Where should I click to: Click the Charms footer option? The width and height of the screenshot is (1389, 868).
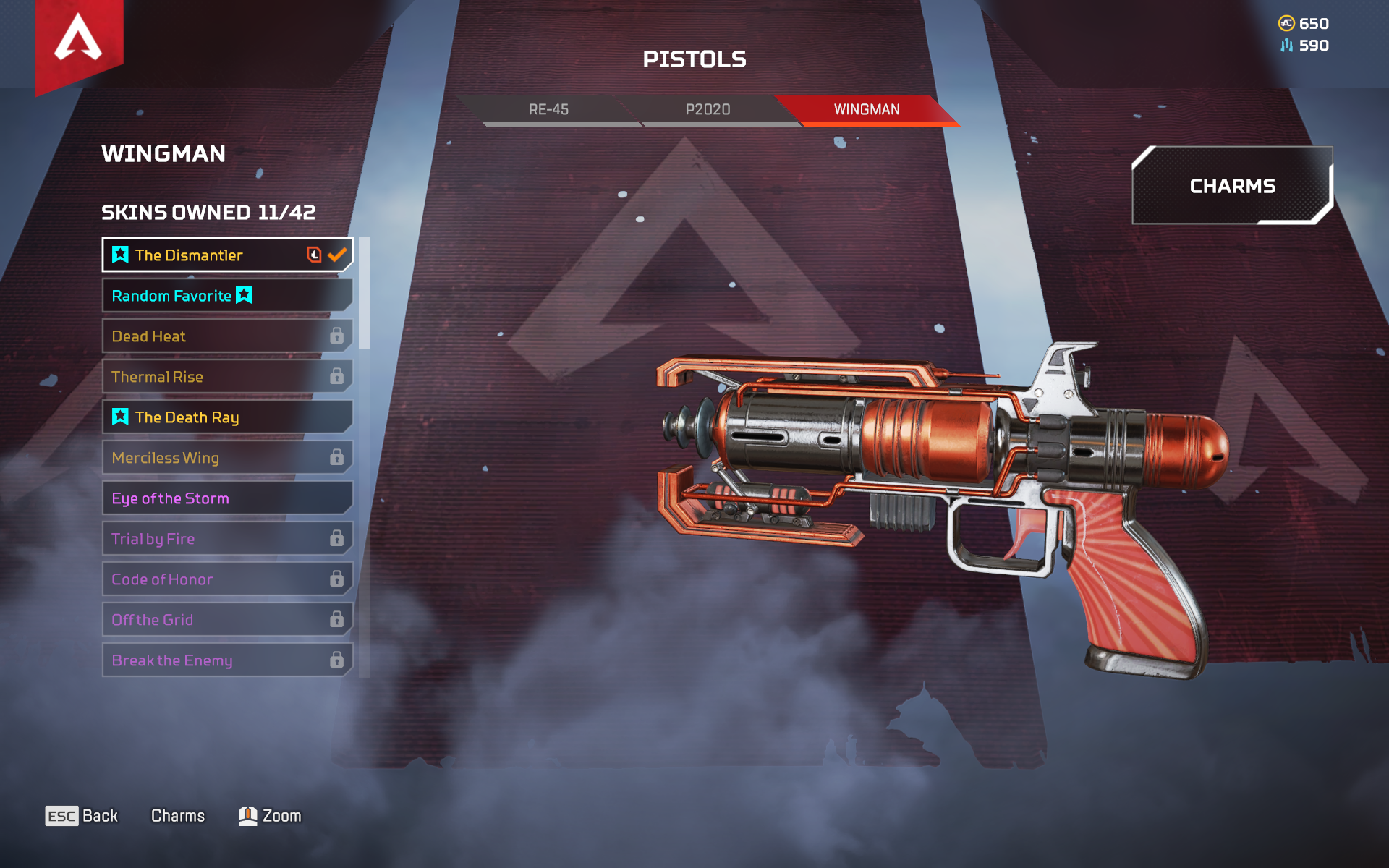click(x=178, y=816)
